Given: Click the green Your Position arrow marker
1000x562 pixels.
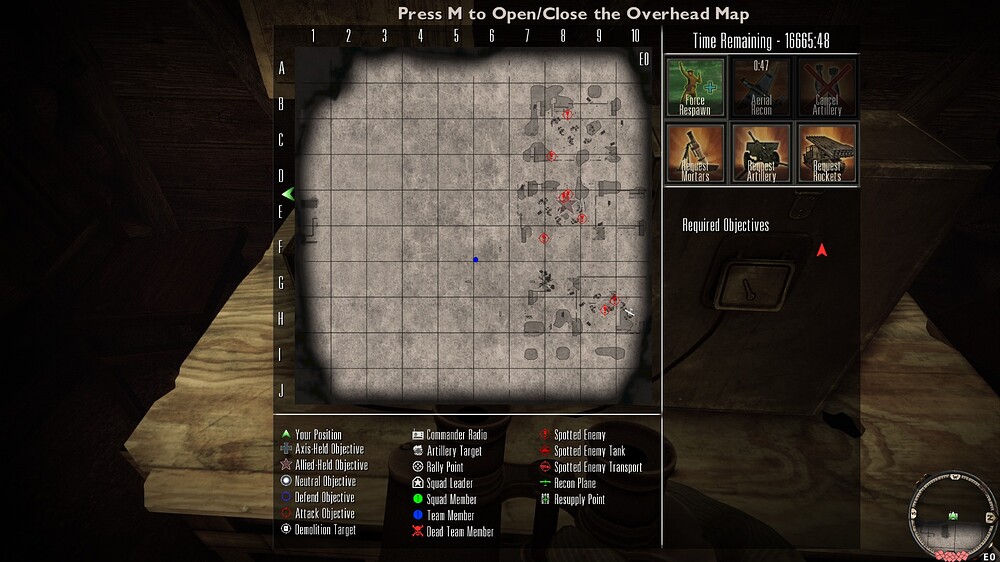Looking at the screenshot, I should [287, 193].
